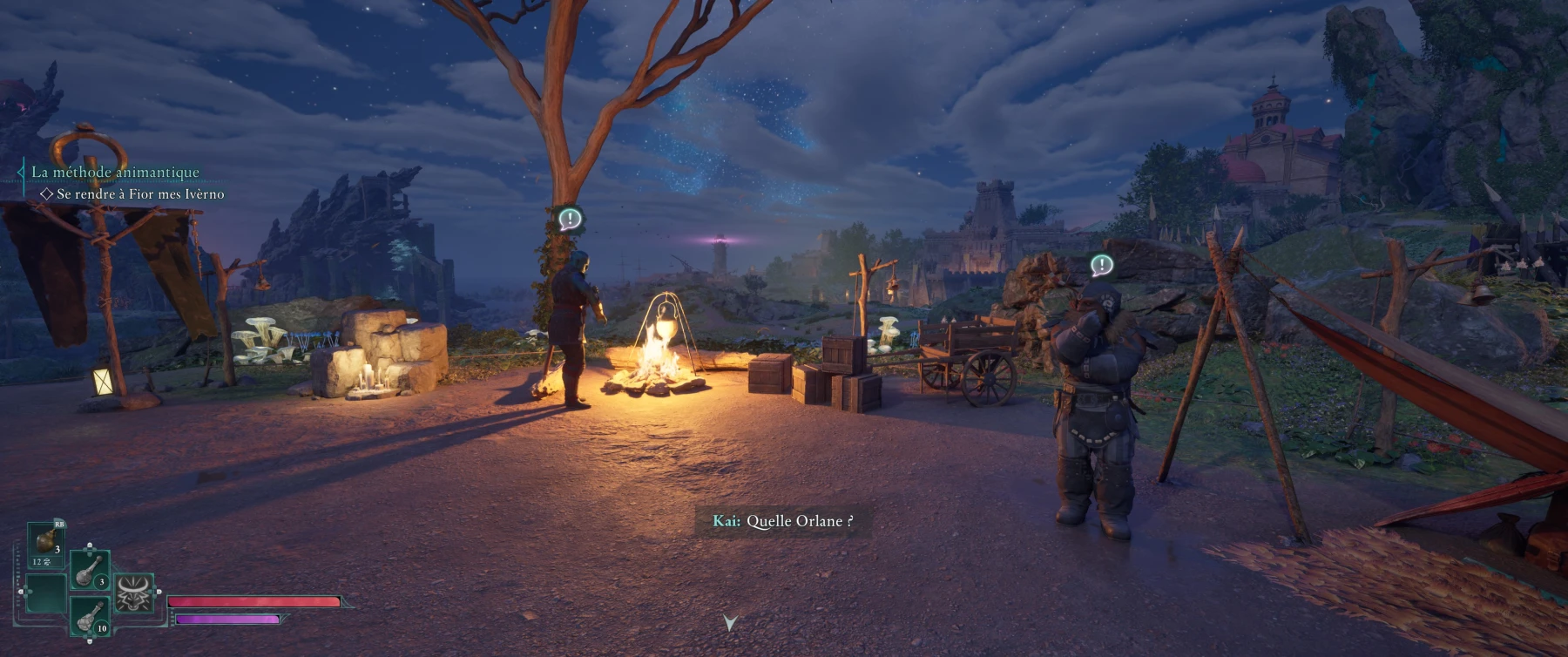Open the La méthode animantique quest tracker

pyautogui.click(x=115, y=172)
